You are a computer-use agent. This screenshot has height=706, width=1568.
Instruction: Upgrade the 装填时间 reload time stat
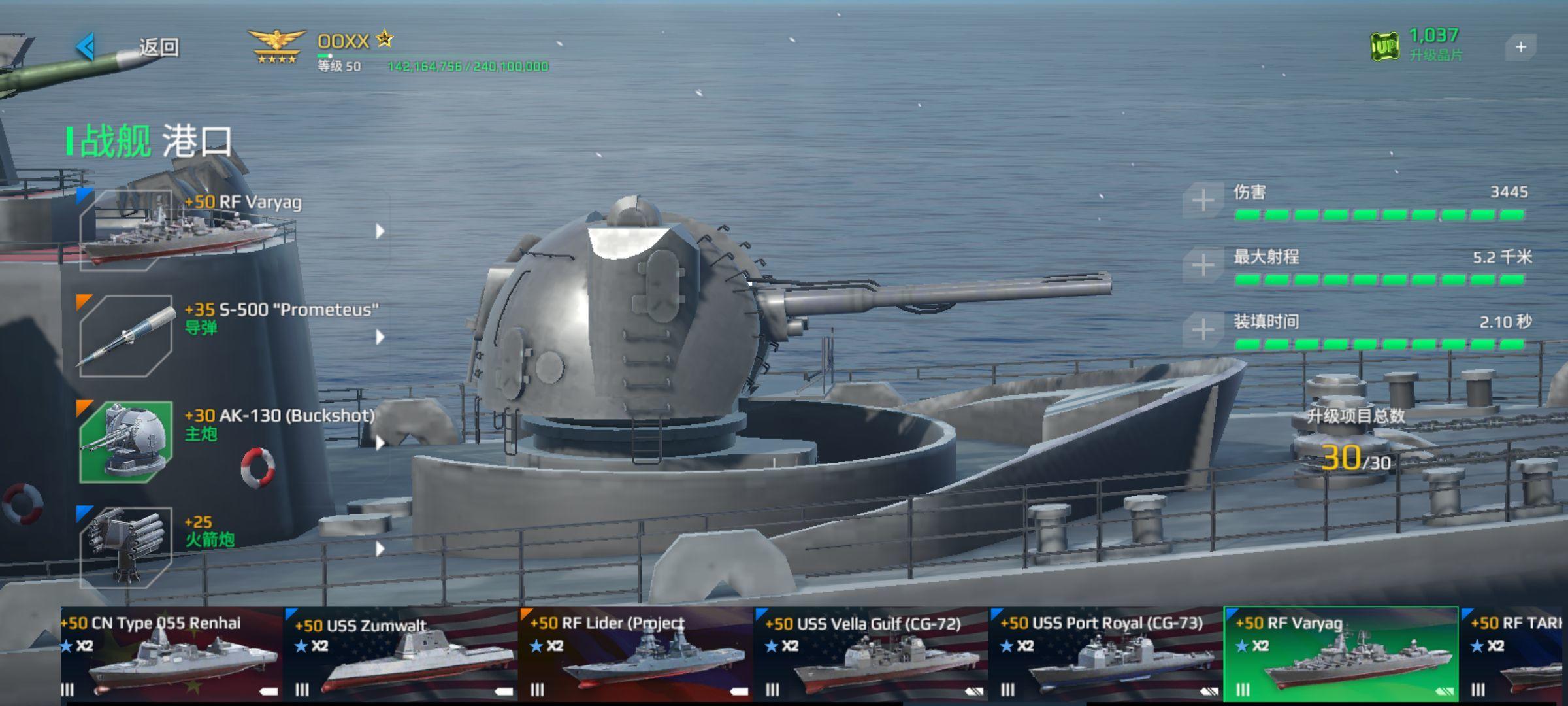pos(1203,329)
